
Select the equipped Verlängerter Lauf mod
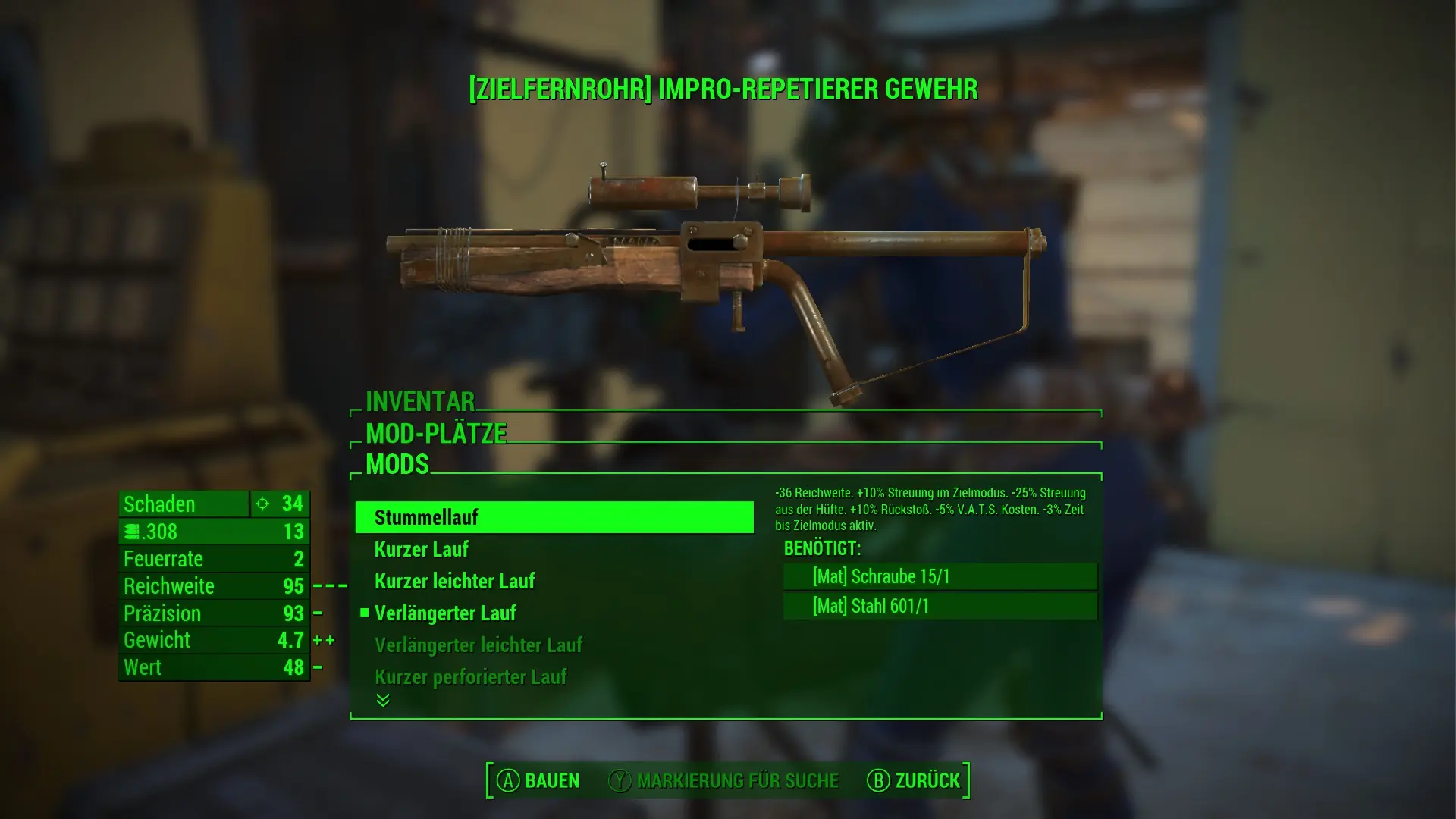tap(445, 613)
